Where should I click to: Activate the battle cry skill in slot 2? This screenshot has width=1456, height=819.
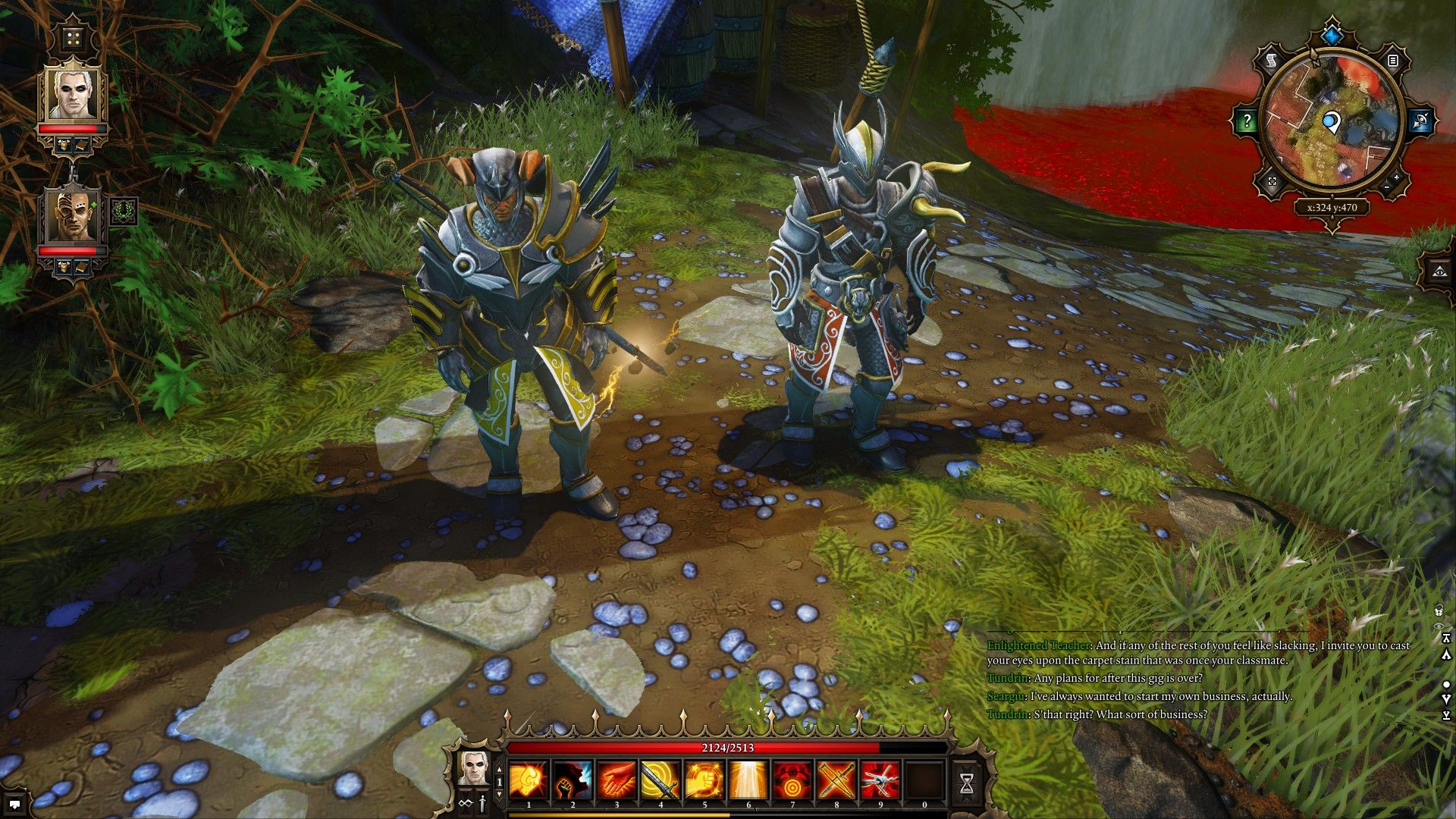573,778
